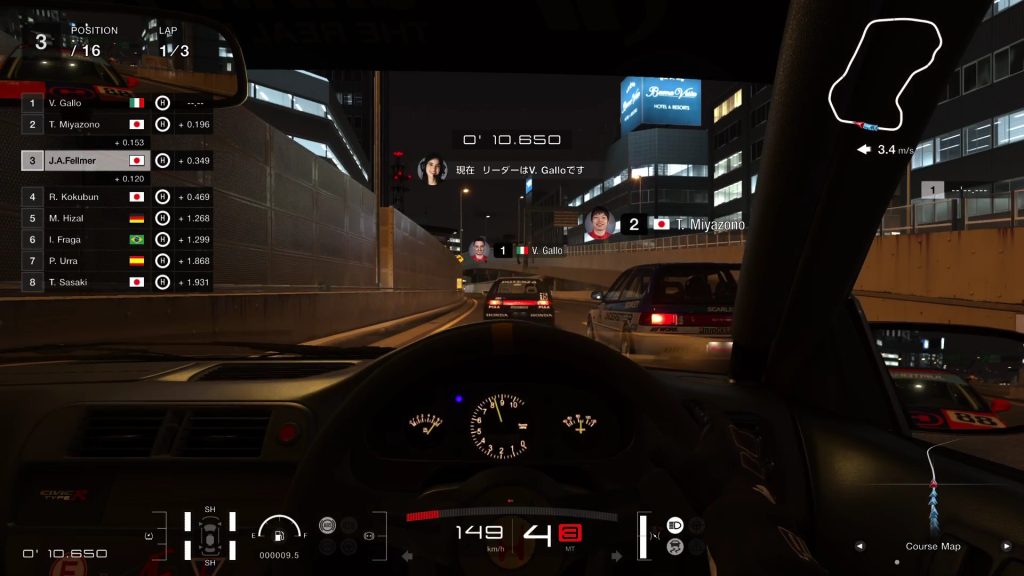
Task: Toggle the headlight indicator icon
Action: 674,524
